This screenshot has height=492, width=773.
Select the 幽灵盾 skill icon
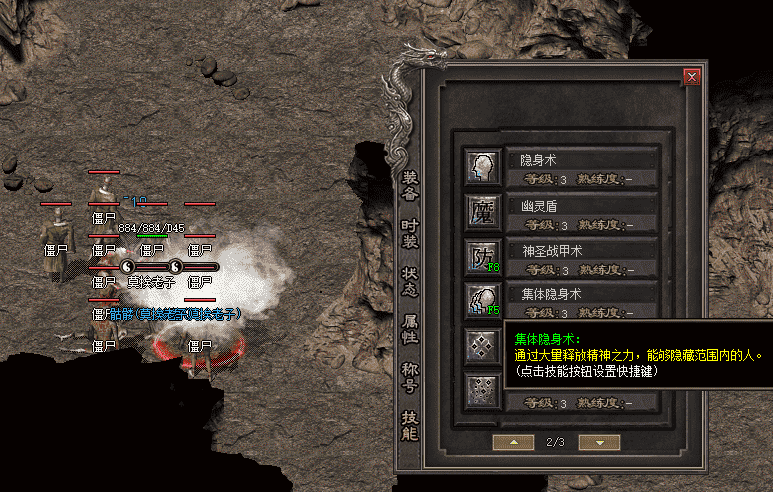[x=482, y=211]
